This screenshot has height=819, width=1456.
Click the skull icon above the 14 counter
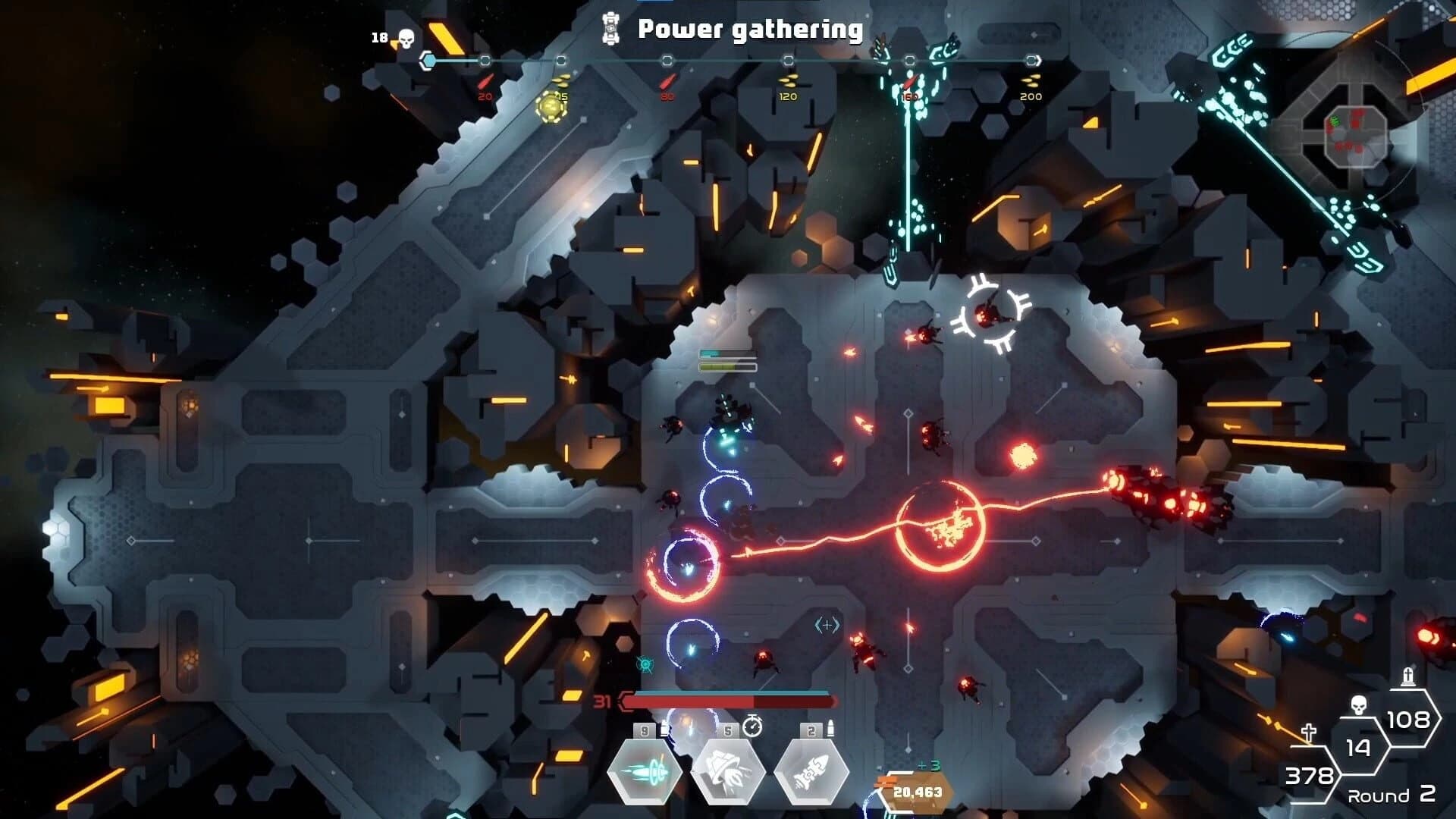pos(1357,705)
